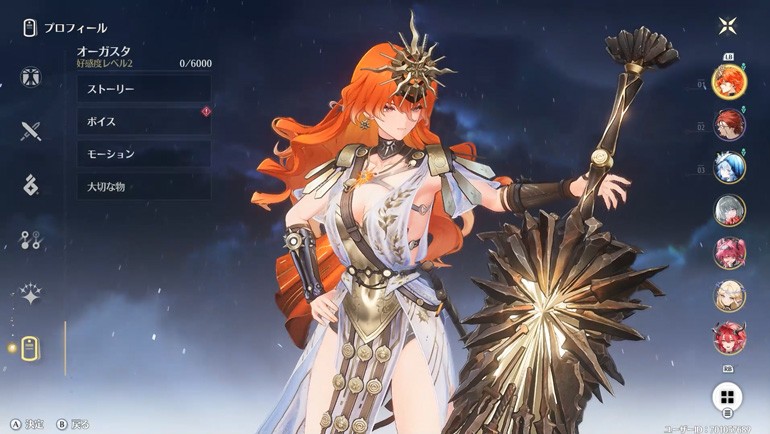Open the ボイス (Voice) entry
The image size is (770, 434).
pos(143,122)
